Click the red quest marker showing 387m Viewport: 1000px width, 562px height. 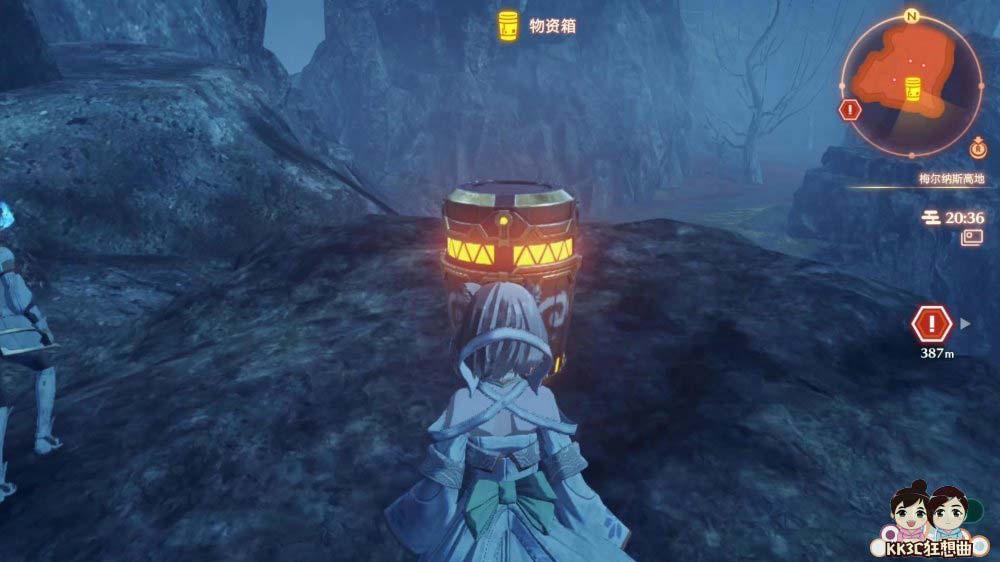932,323
